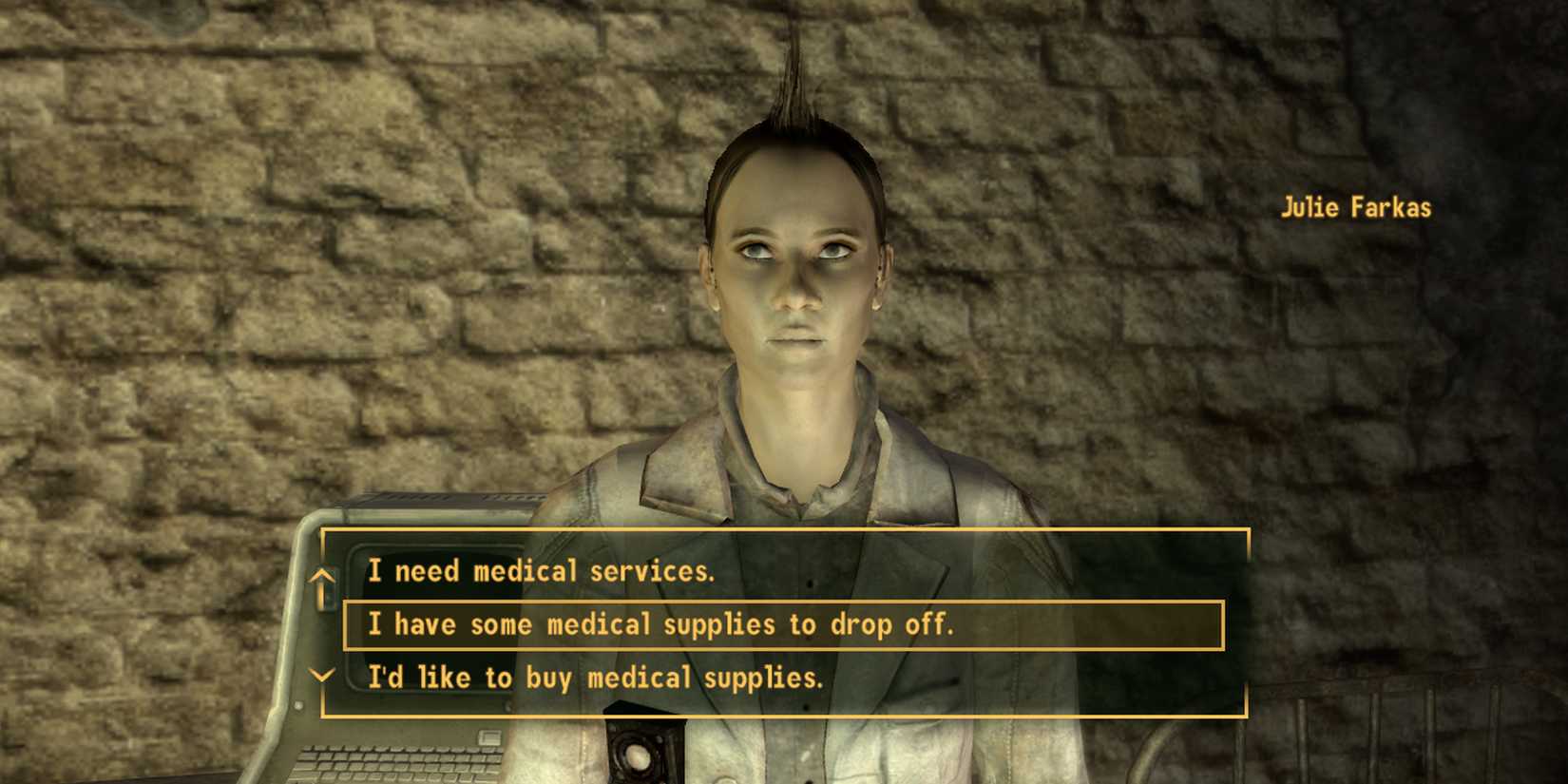Click the up arrow to scroll dialogue options
Image resolution: width=1568 pixels, height=784 pixels.
click(323, 578)
